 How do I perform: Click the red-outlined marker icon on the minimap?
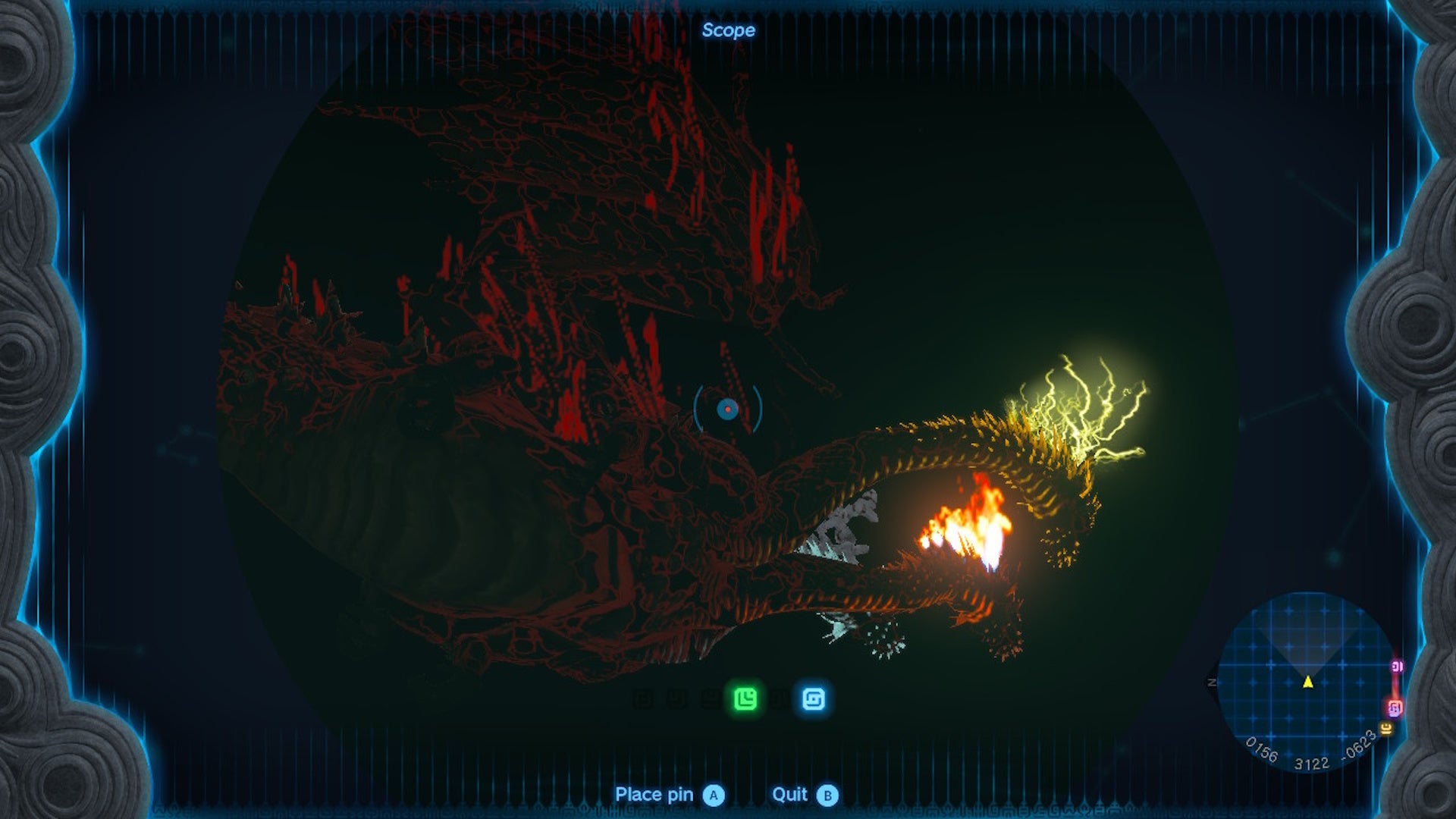click(1396, 708)
